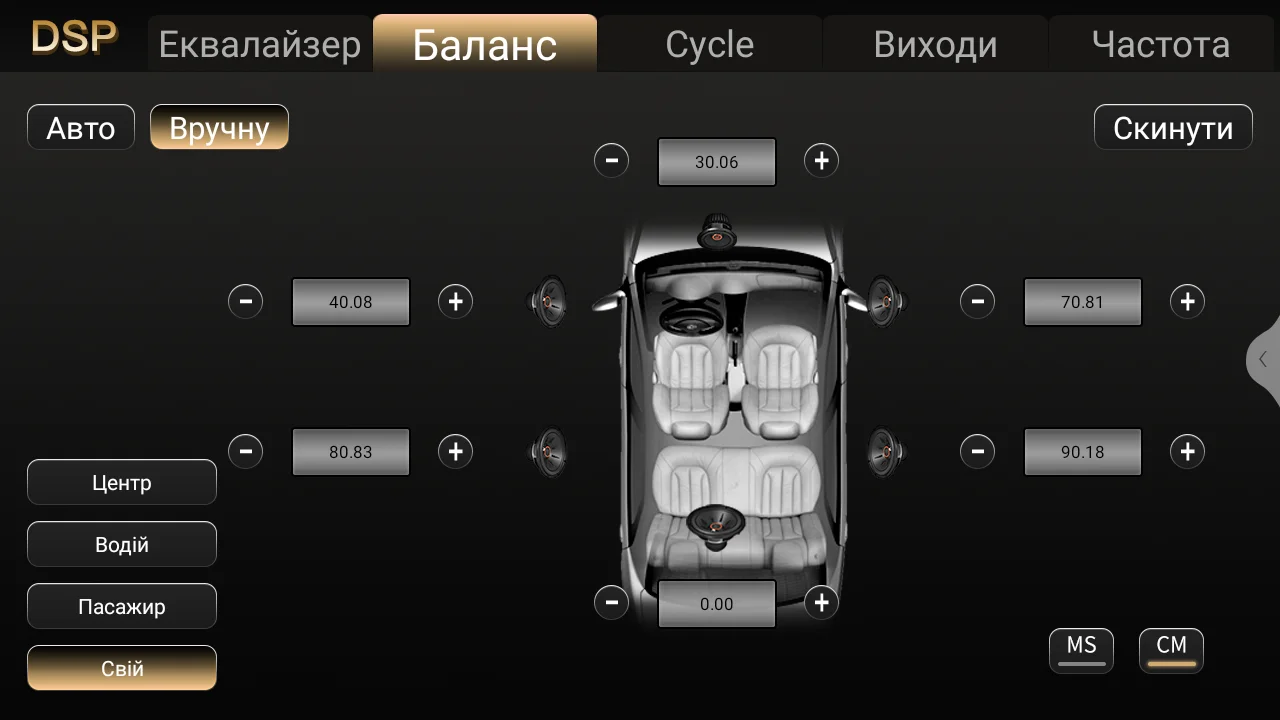Select the front right door speaker icon

[884, 301]
